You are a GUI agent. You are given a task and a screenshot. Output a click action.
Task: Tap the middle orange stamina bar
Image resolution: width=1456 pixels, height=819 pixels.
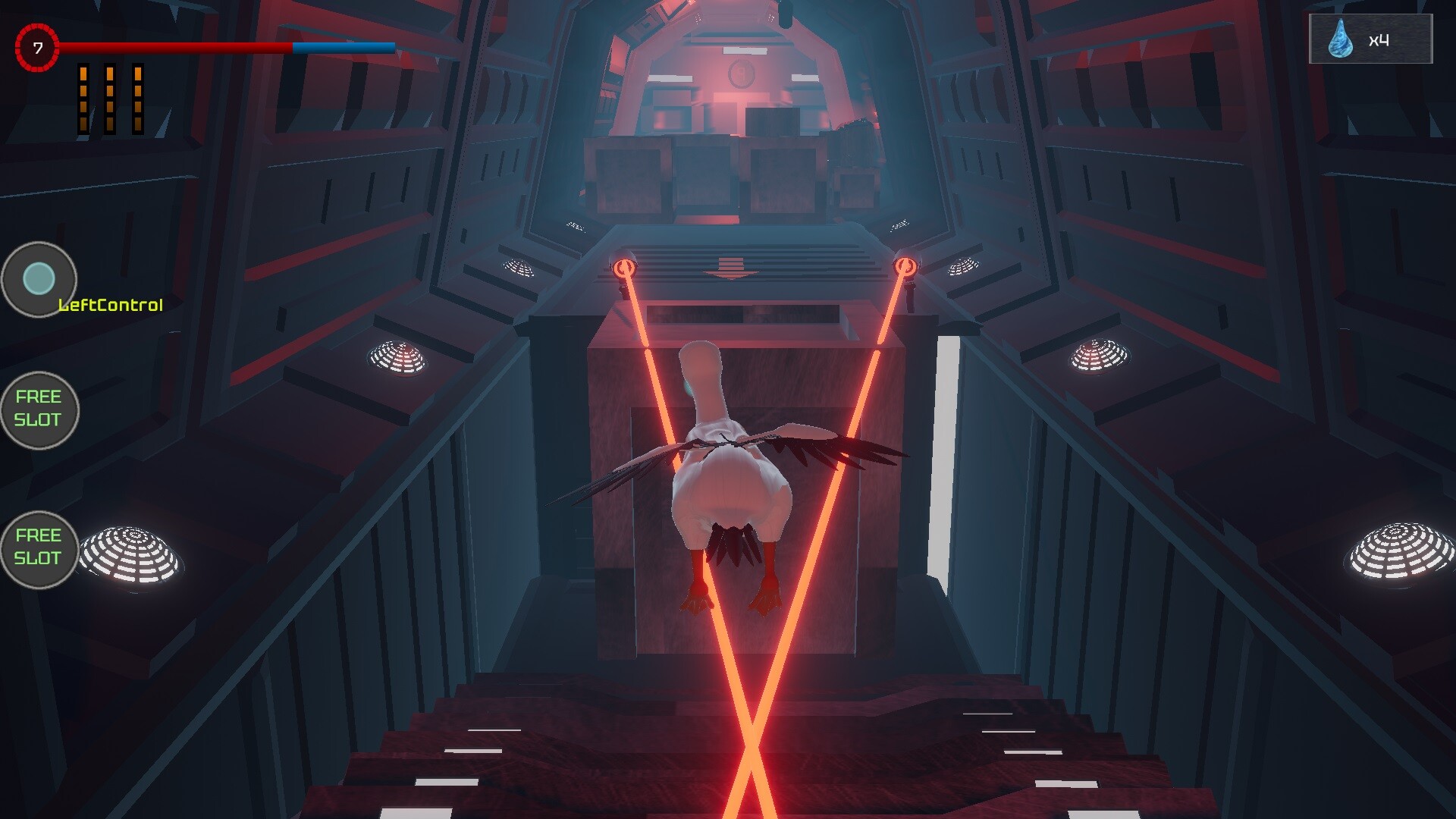pos(110,99)
